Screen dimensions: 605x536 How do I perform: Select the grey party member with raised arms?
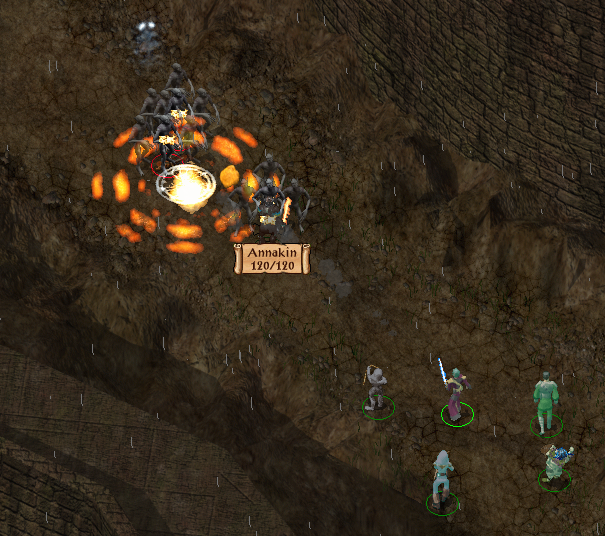376,388
